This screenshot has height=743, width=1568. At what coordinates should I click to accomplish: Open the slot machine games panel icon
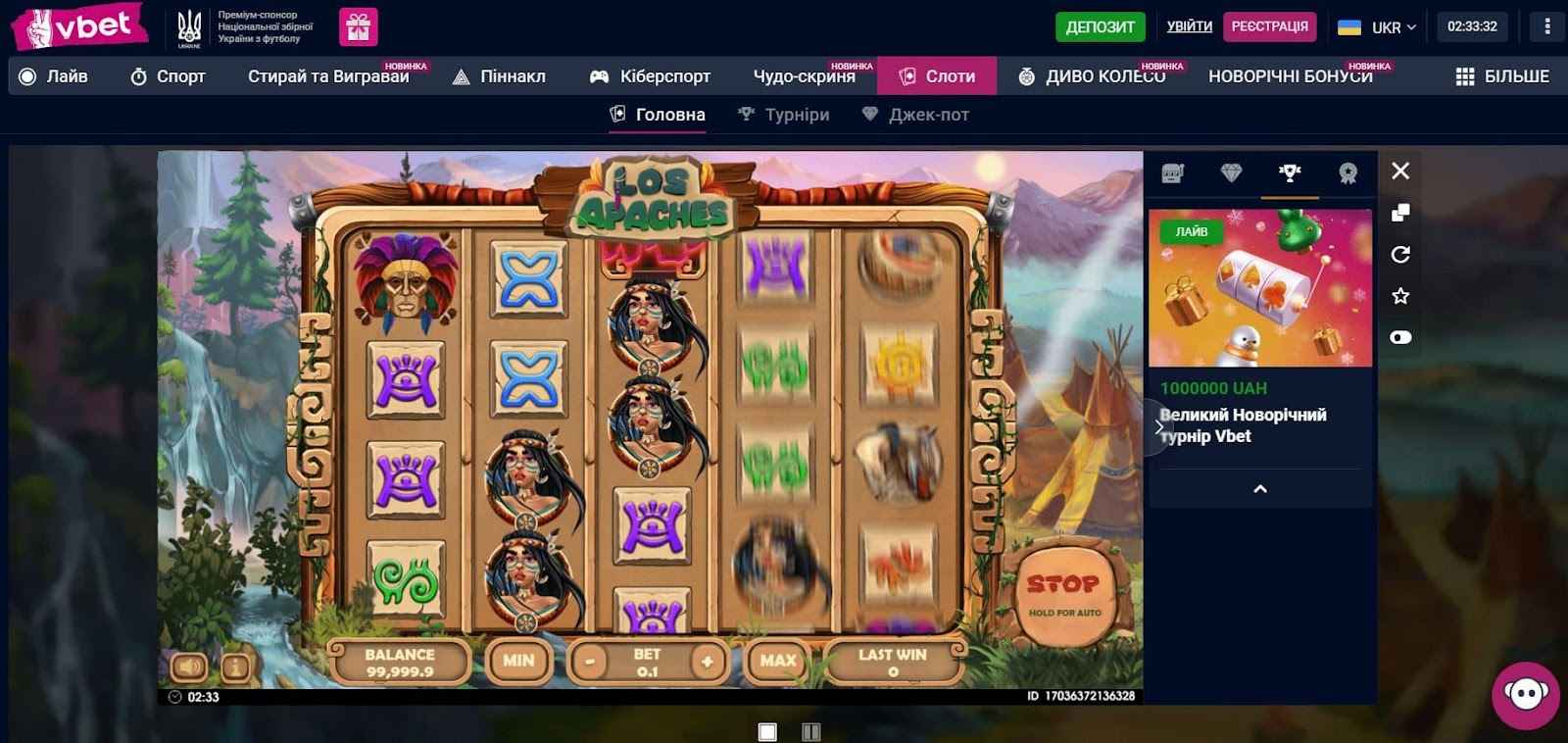(1174, 173)
